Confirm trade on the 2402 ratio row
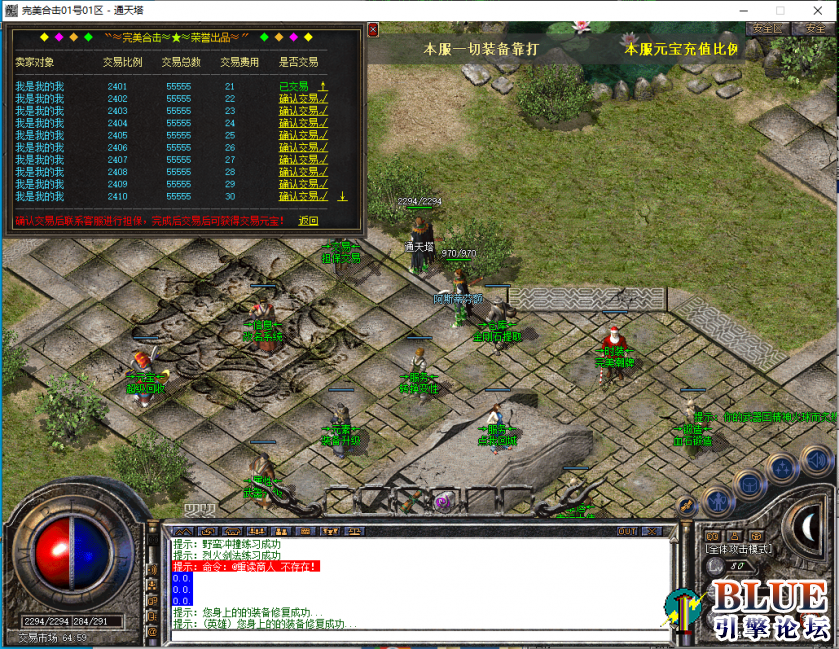This screenshot has width=839, height=649. click(302, 99)
